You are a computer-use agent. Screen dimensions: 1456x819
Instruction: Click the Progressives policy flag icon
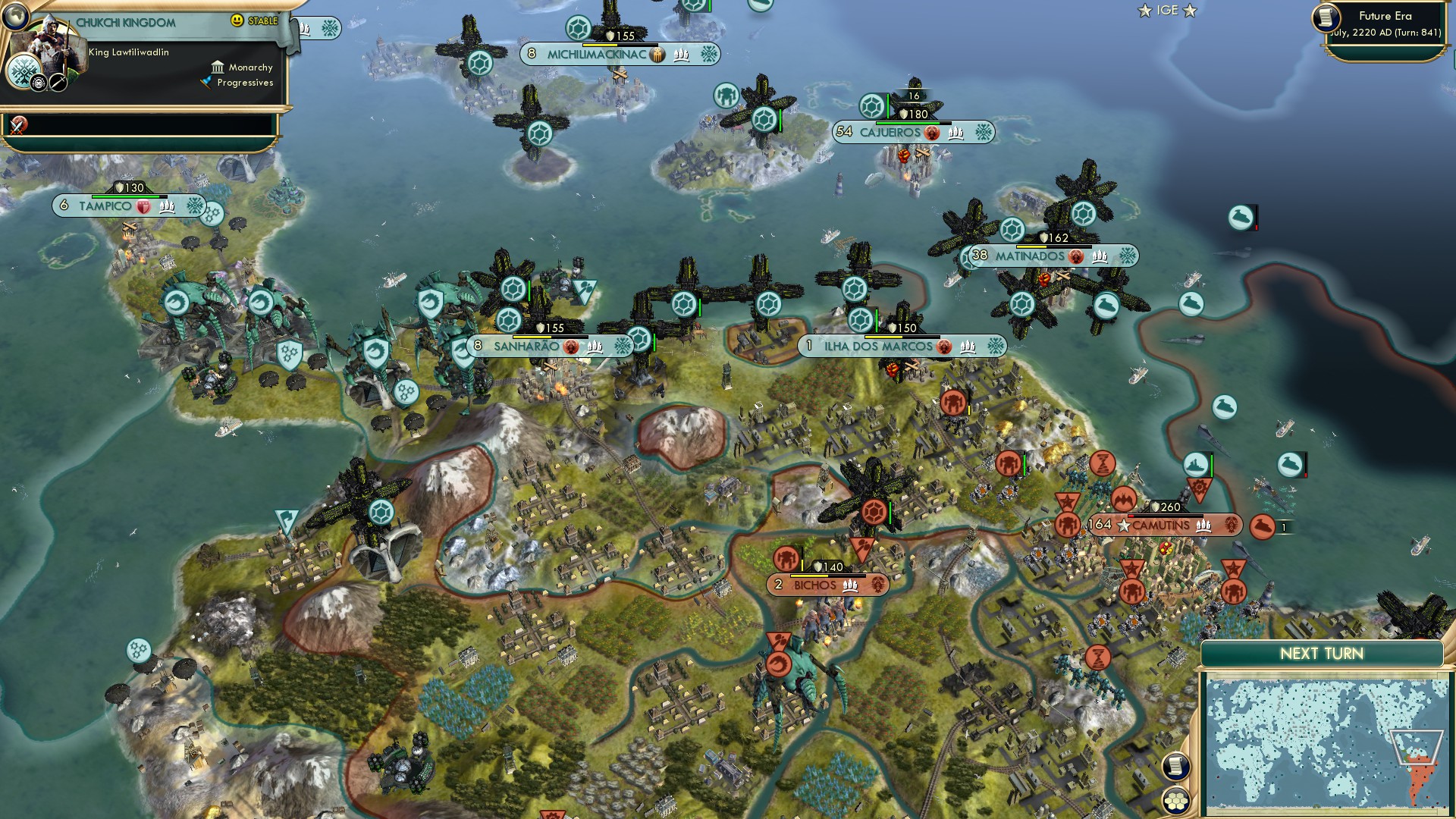click(x=205, y=83)
